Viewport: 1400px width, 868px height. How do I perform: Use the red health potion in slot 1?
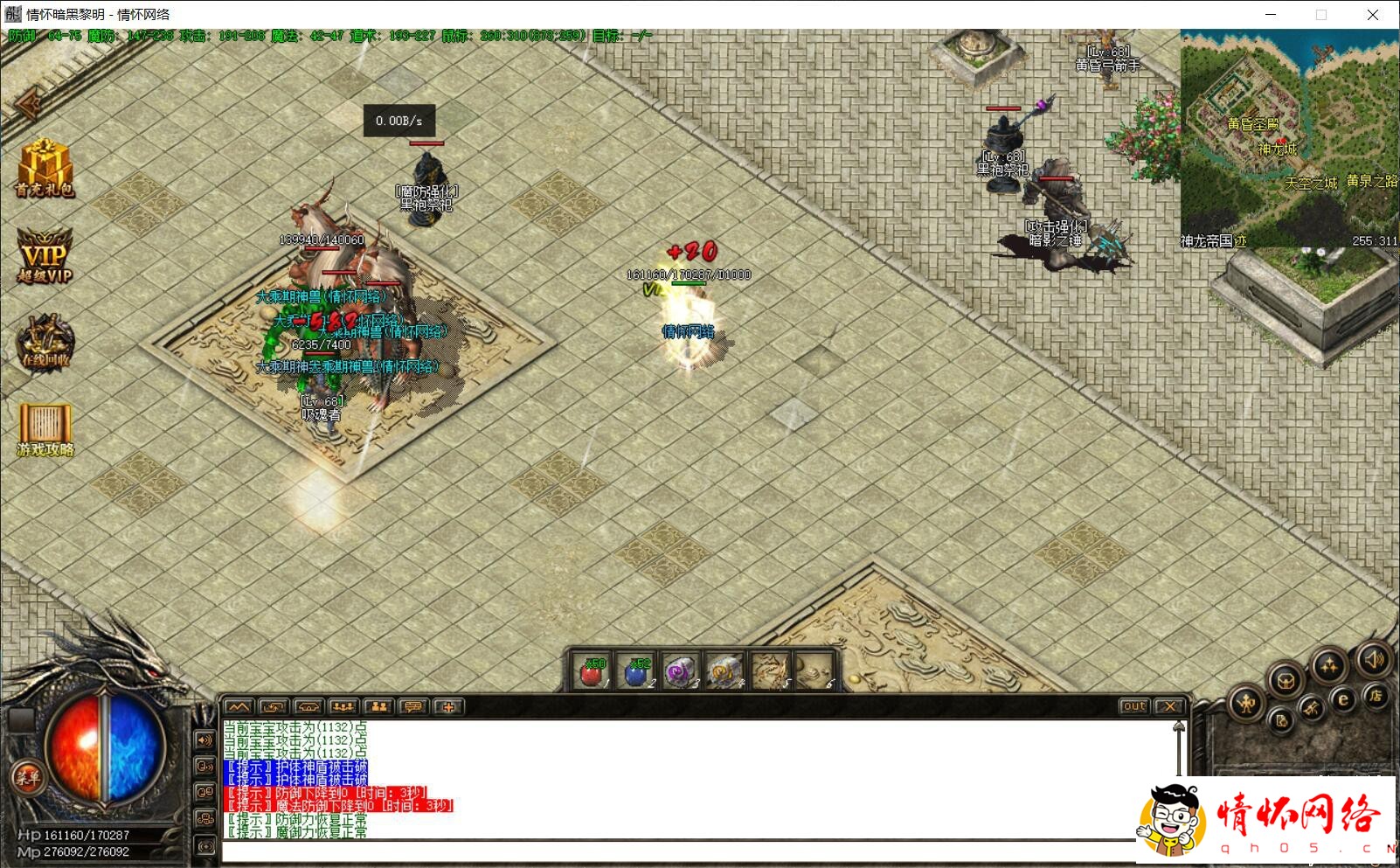pyautogui.click(x=592, y=672)
